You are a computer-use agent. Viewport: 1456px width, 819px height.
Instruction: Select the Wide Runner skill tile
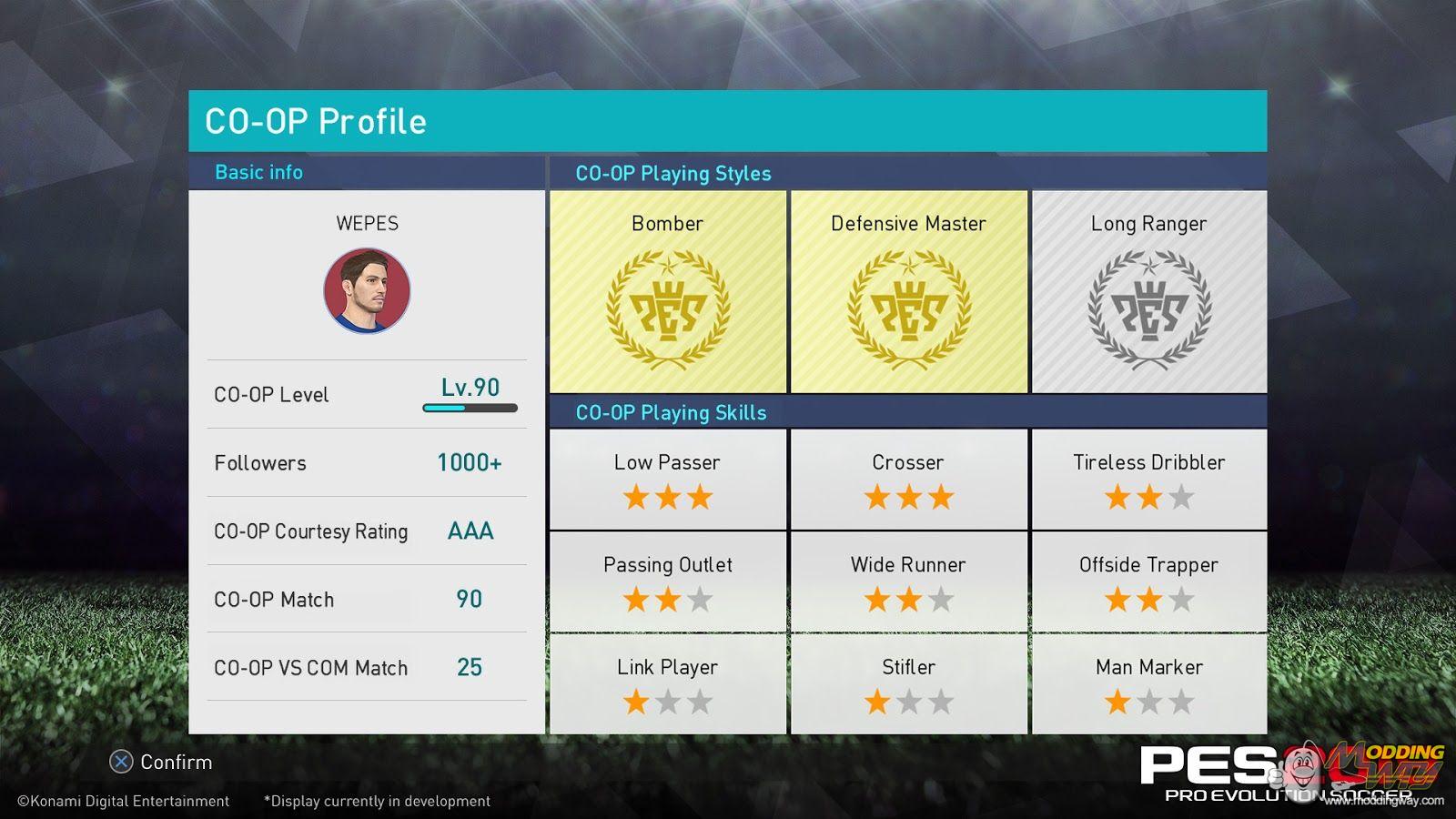coord(908,581)
